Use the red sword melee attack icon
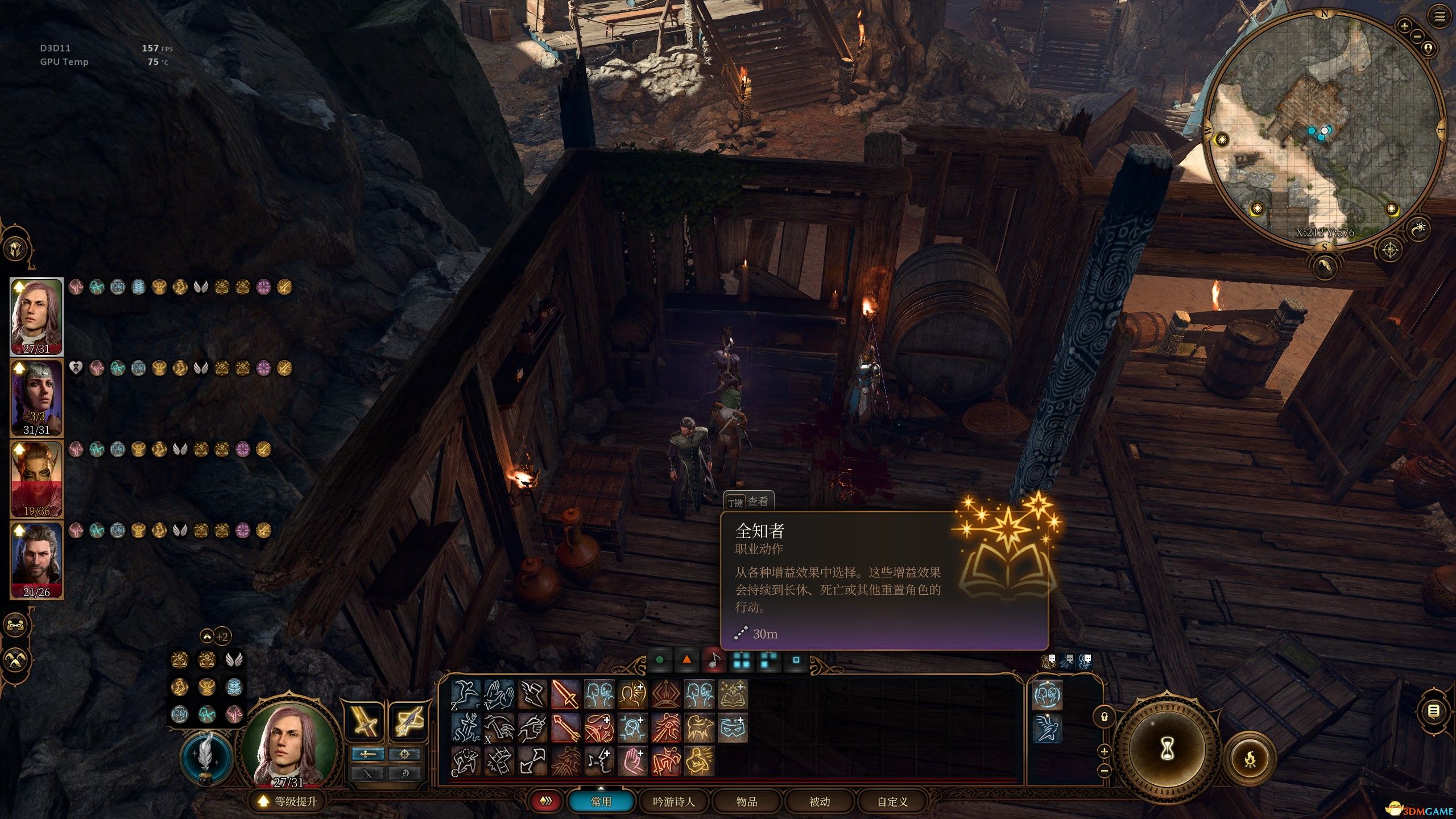Screen dimensions: 1456x819 tap(566, 695)
